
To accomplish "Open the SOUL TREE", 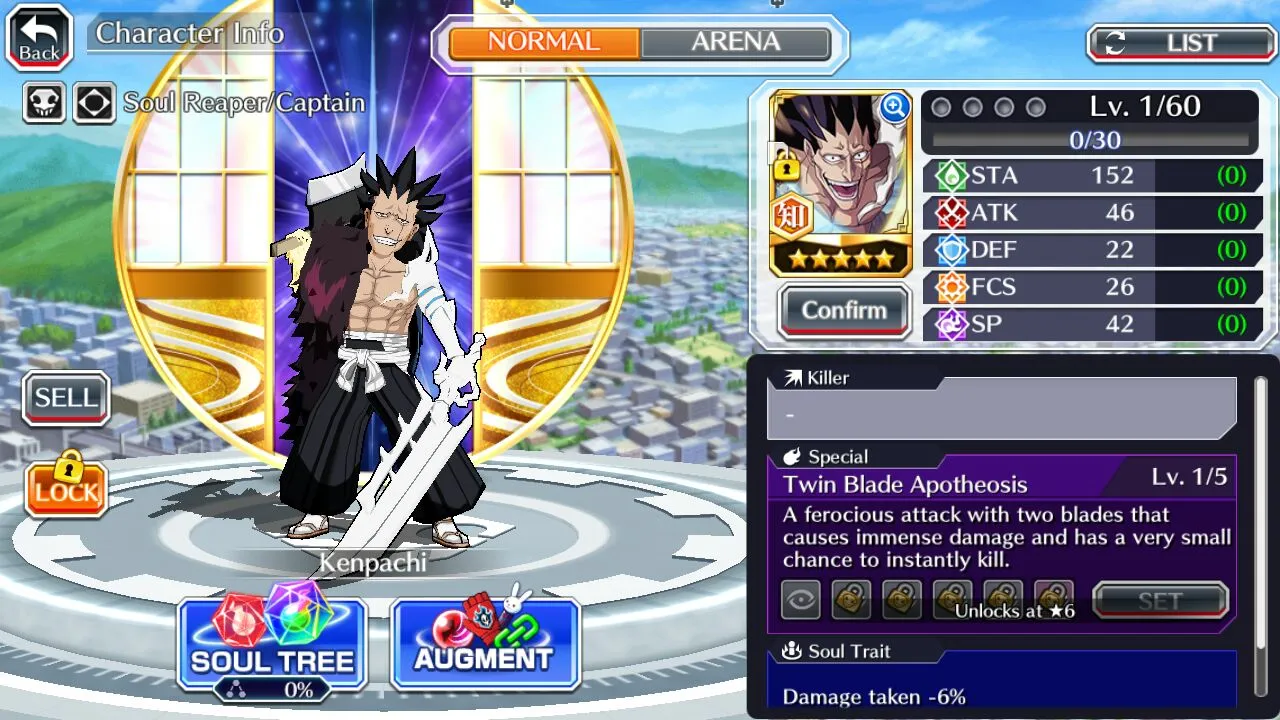I will 272,645.
